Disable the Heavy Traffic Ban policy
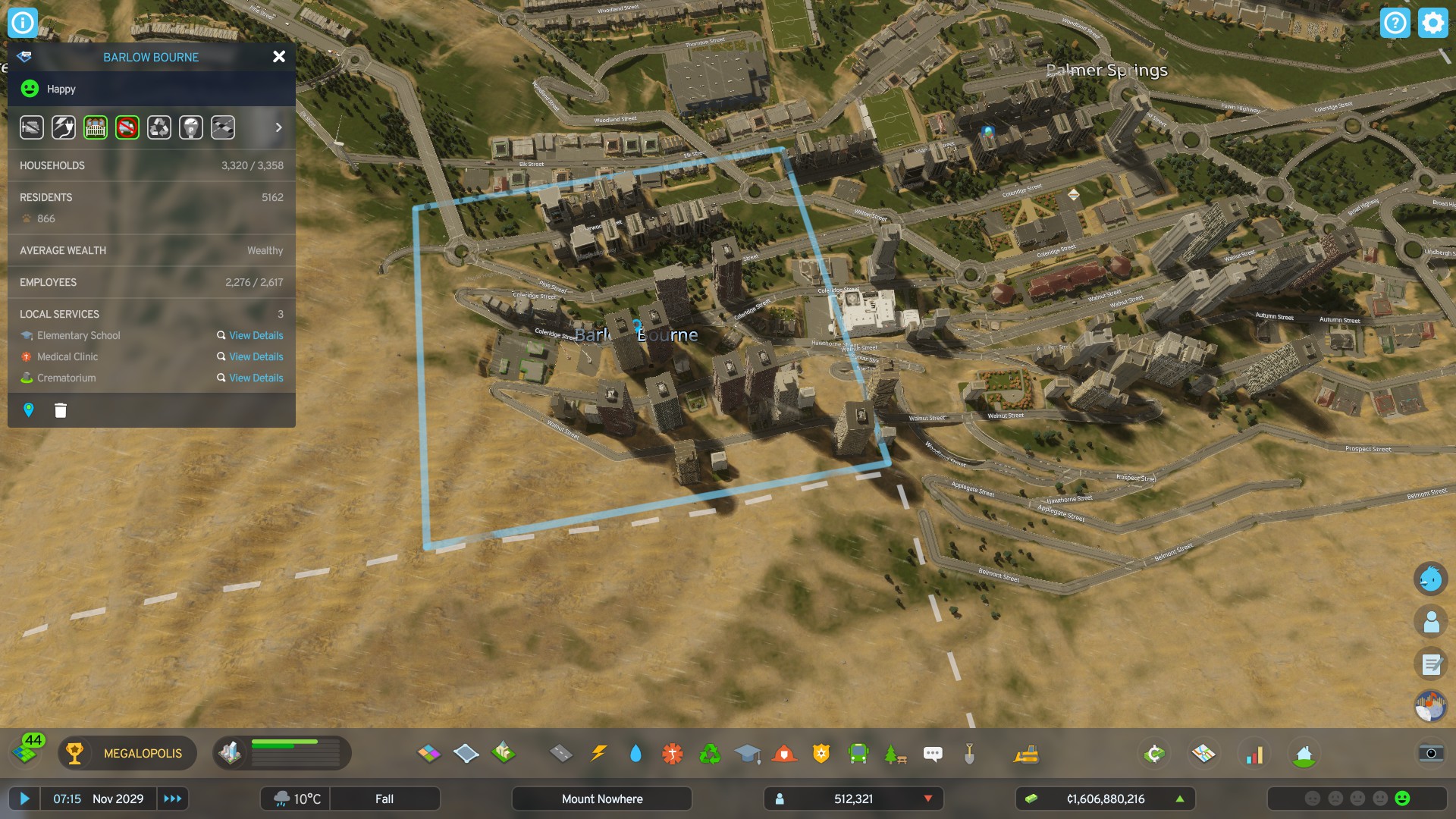Screen dimensions: 1456x819 pyautogui.click(x=126, y=127)
